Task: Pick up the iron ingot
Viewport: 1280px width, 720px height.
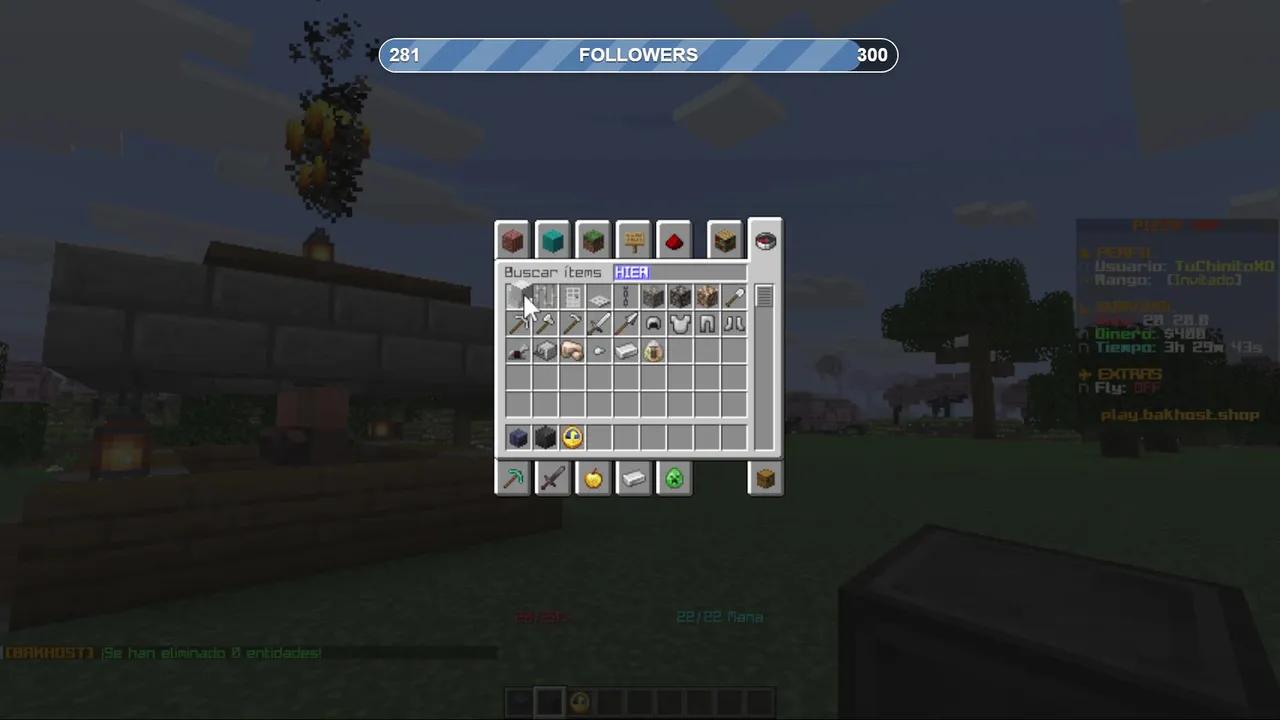Action: (x=626, y=351)
